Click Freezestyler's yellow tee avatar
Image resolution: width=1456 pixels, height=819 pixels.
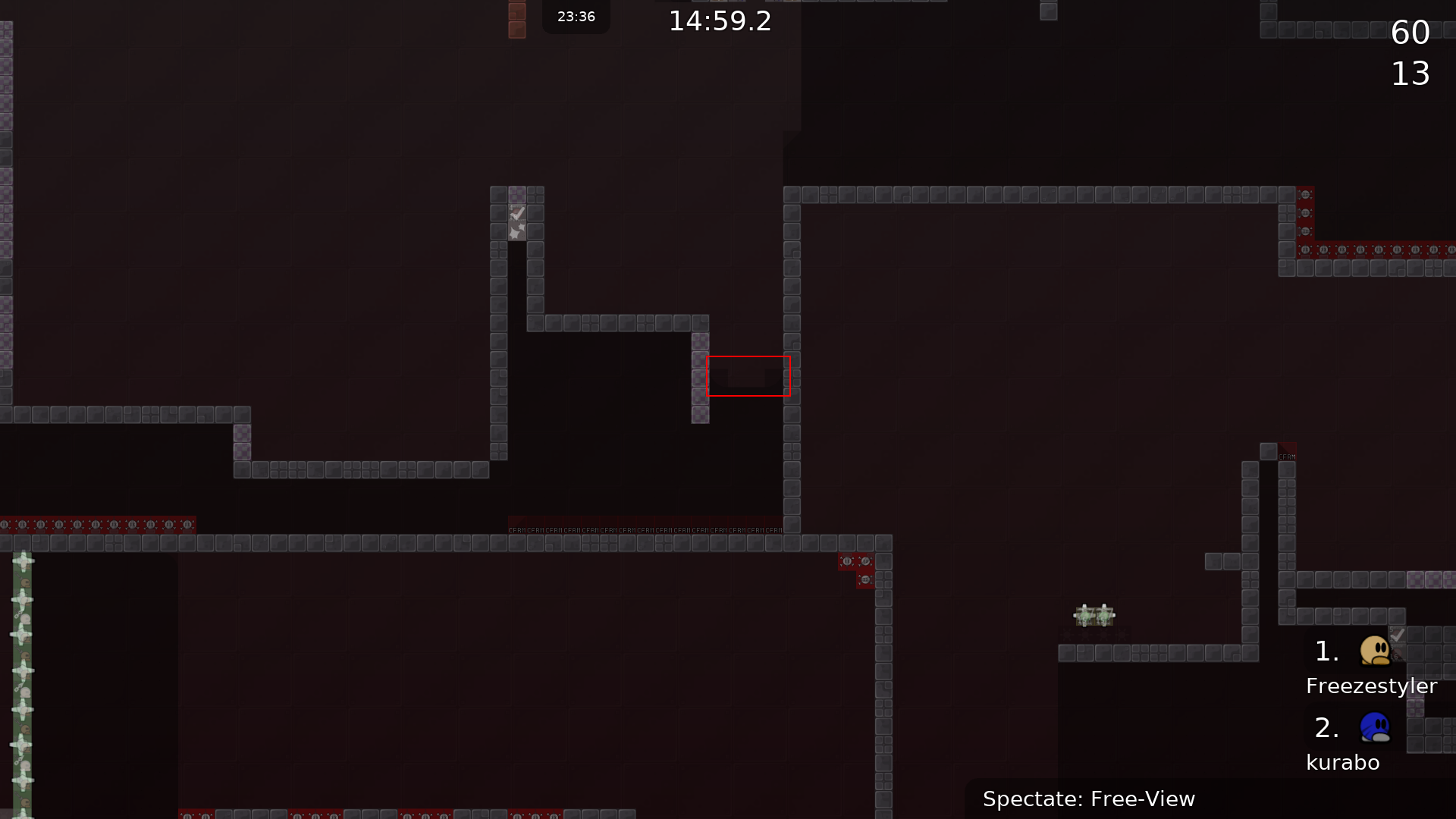(x=1373, y=651)
